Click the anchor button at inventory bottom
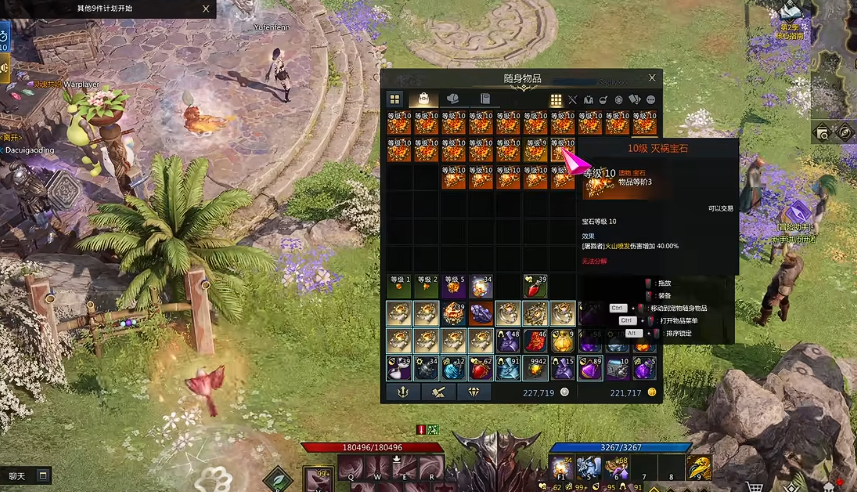This screenshot has height=492, width=857. (x=402, y=393)
